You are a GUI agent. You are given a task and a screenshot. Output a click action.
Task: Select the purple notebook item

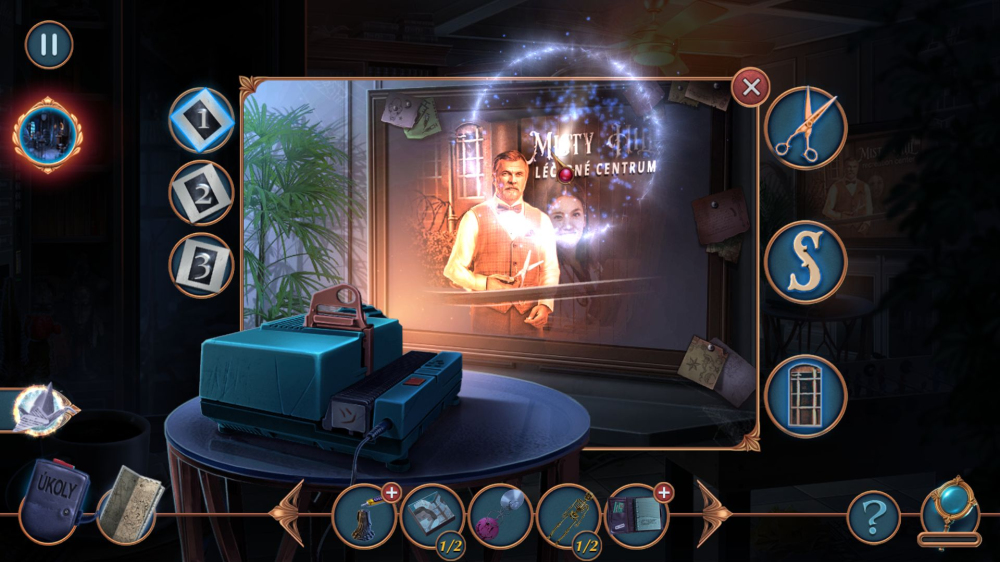(x=636, y=515)
